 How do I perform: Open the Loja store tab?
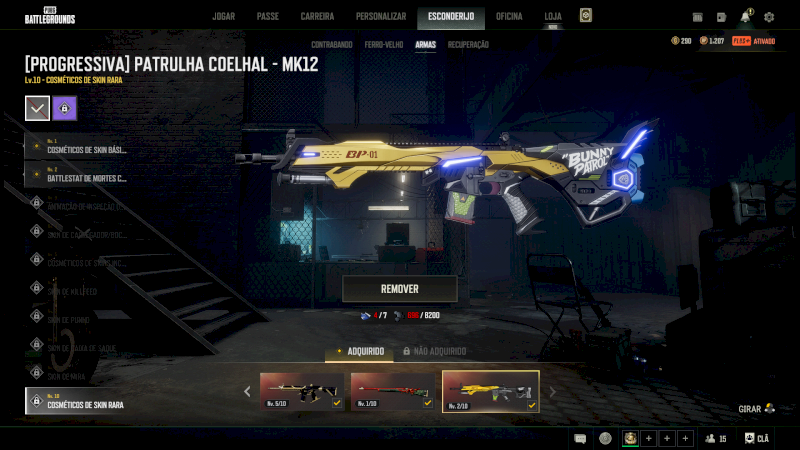[553, 16]
